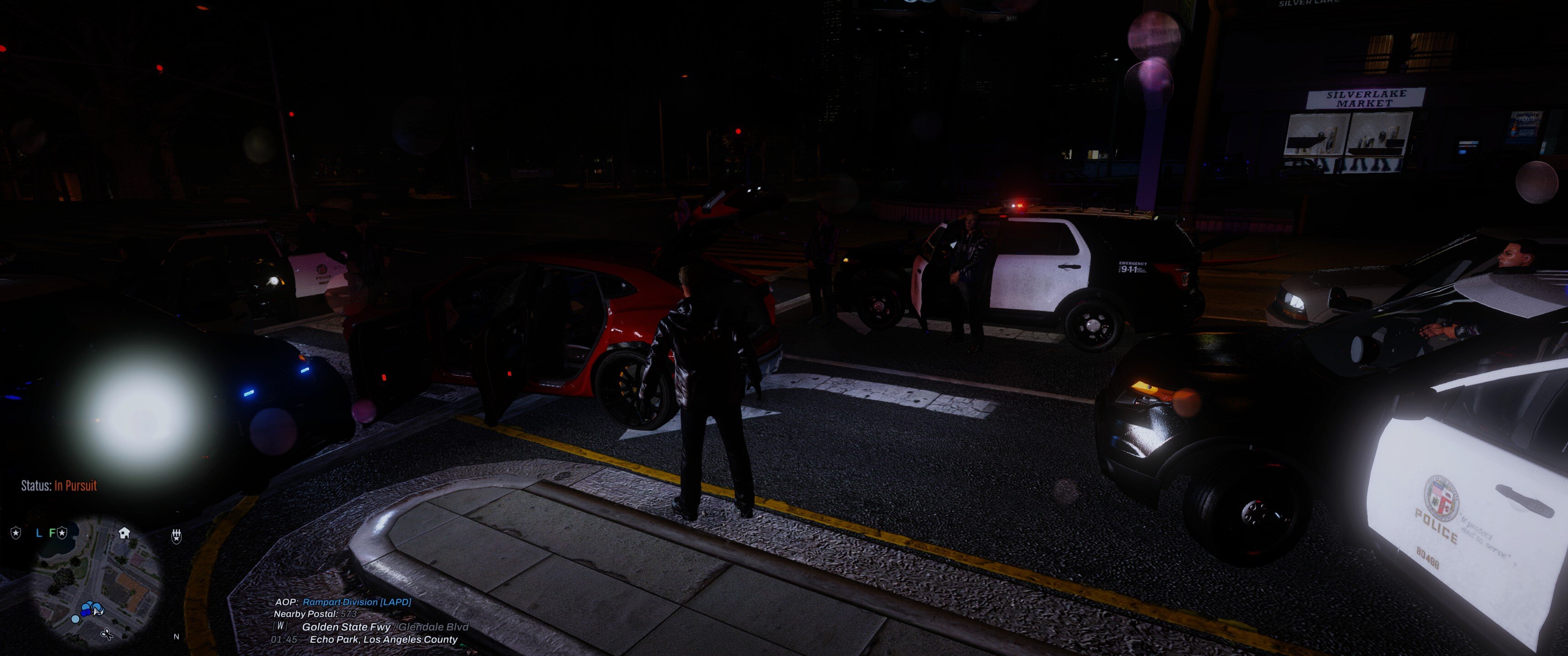Select the scissors barber shop blip
Viewport: 1568px width, 656px height.
(107, 635)
